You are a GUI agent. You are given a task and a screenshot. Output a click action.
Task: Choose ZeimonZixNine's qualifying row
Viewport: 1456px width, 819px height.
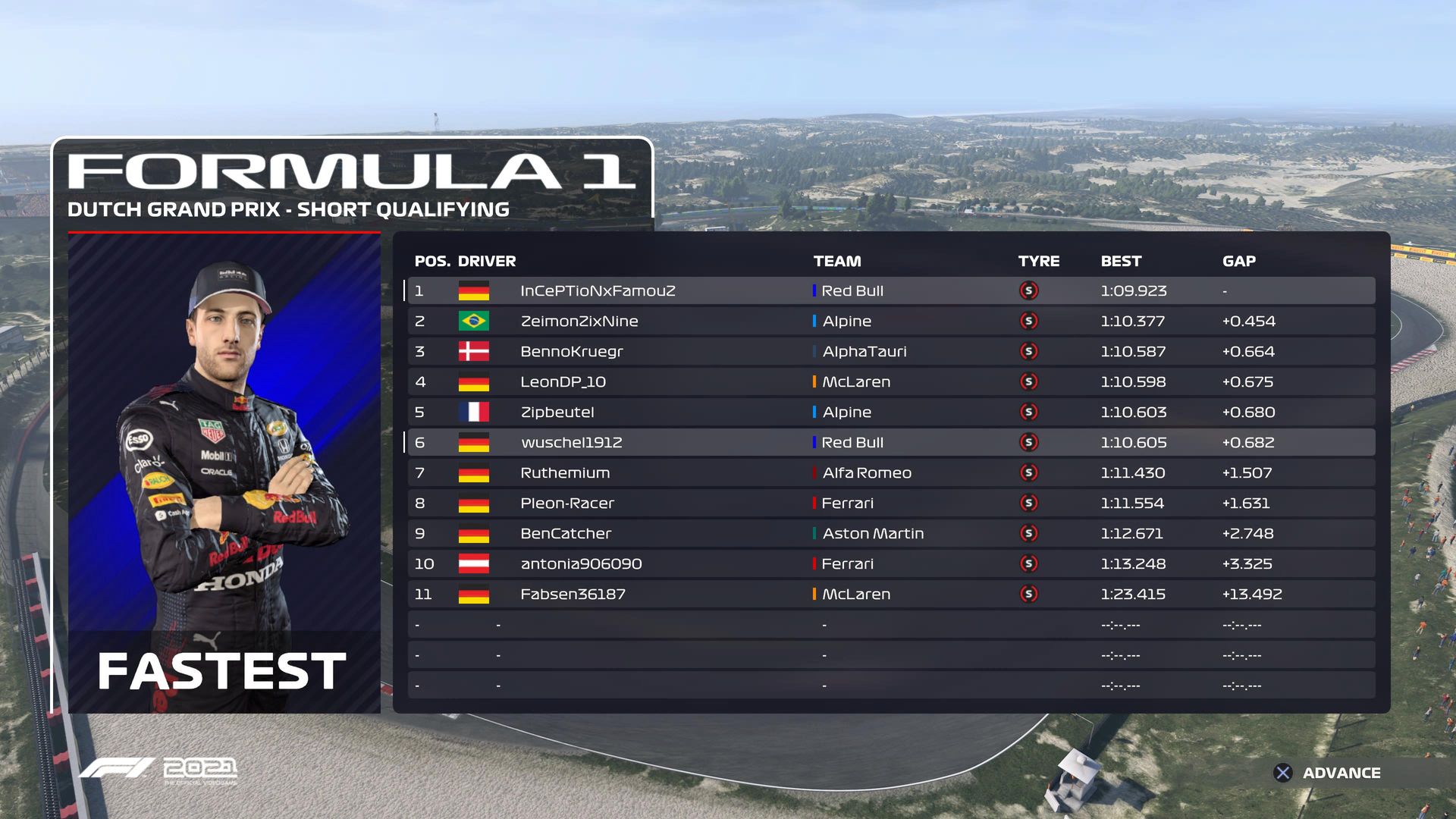890,321
